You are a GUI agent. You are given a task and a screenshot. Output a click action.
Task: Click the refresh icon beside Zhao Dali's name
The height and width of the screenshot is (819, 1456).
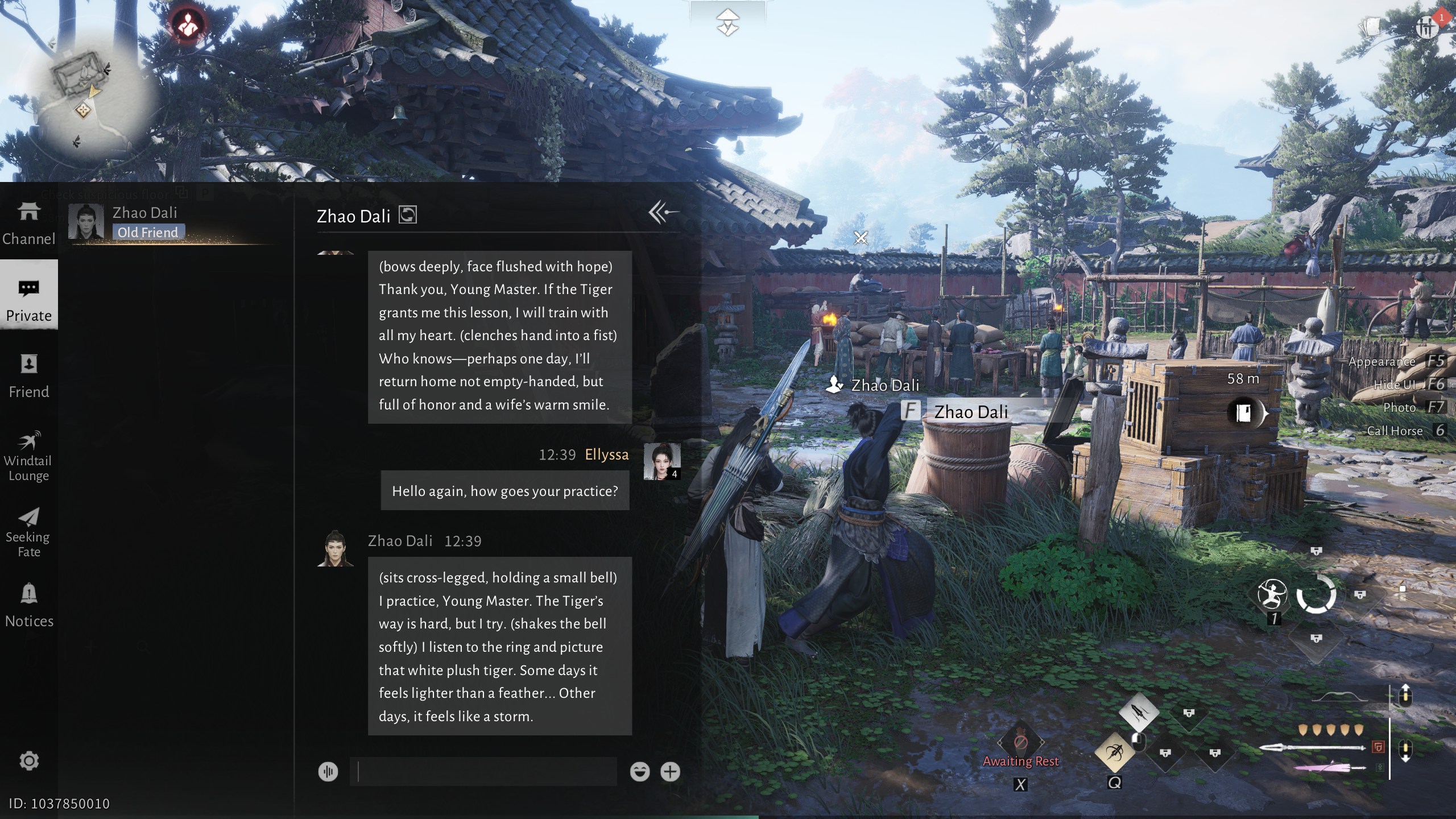click(x=408, y=215)
